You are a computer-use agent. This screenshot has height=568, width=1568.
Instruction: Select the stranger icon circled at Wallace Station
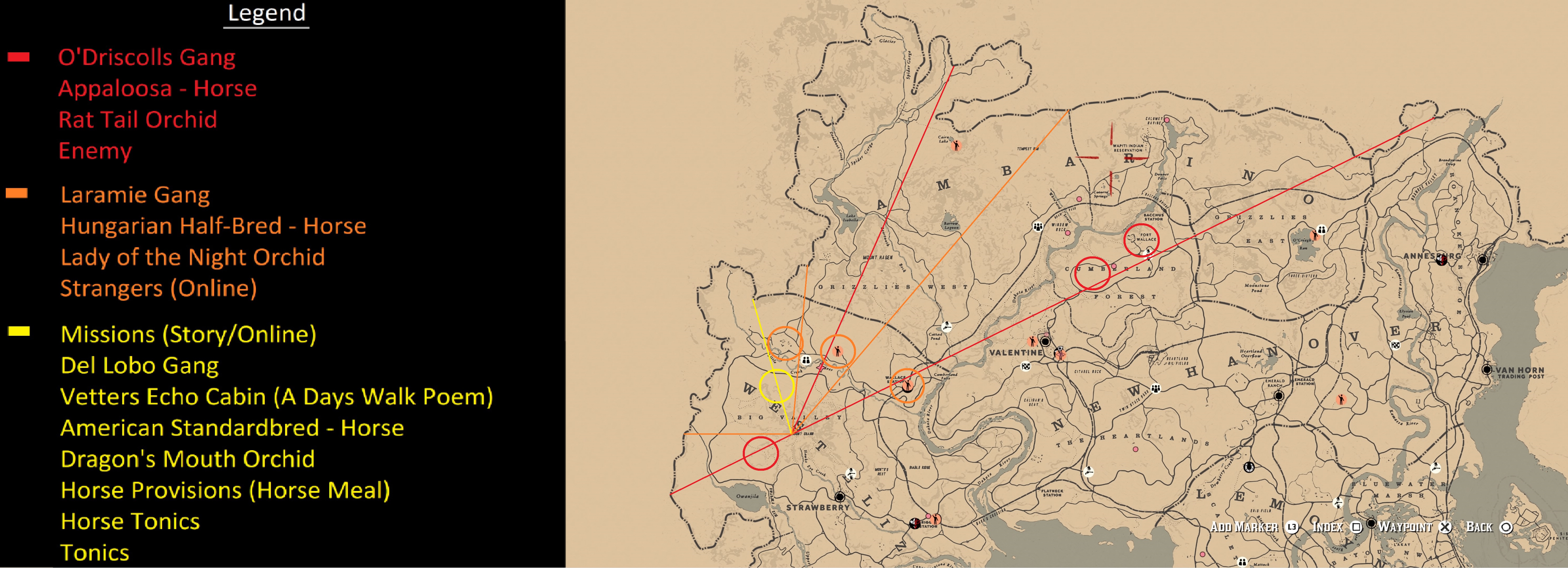click(907, 386)
